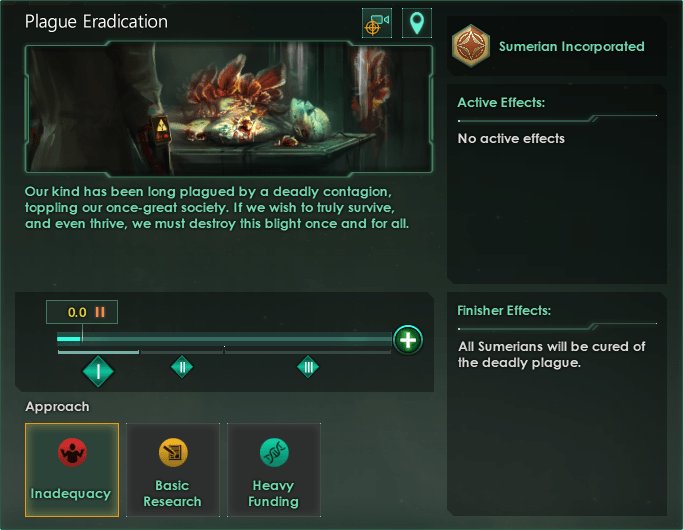The width and height of the screenshot is (683, 530).
Task: Click the Plague Eradication situation image
Action: point(230,108)
